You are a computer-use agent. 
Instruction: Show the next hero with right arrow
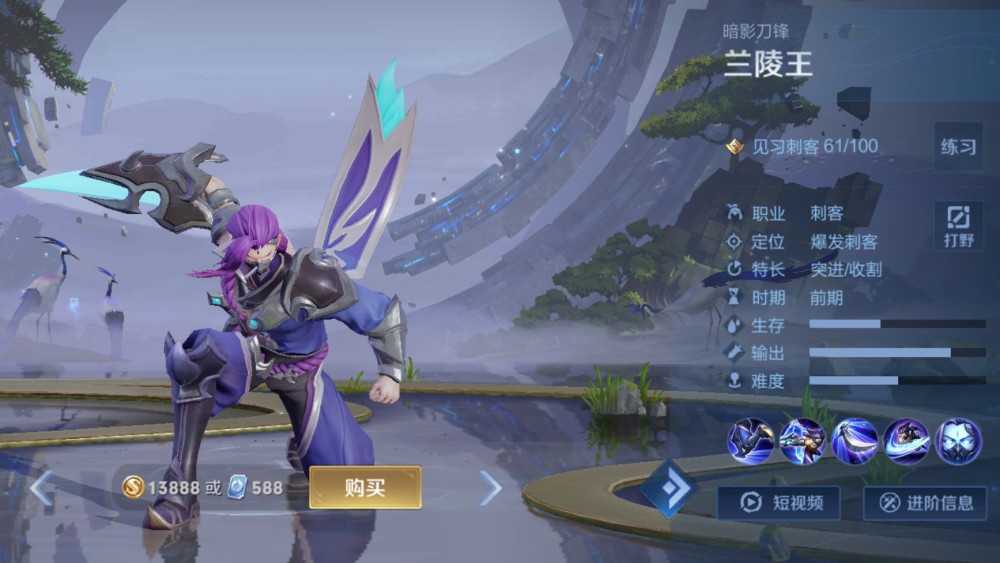[x=490, y=488]
